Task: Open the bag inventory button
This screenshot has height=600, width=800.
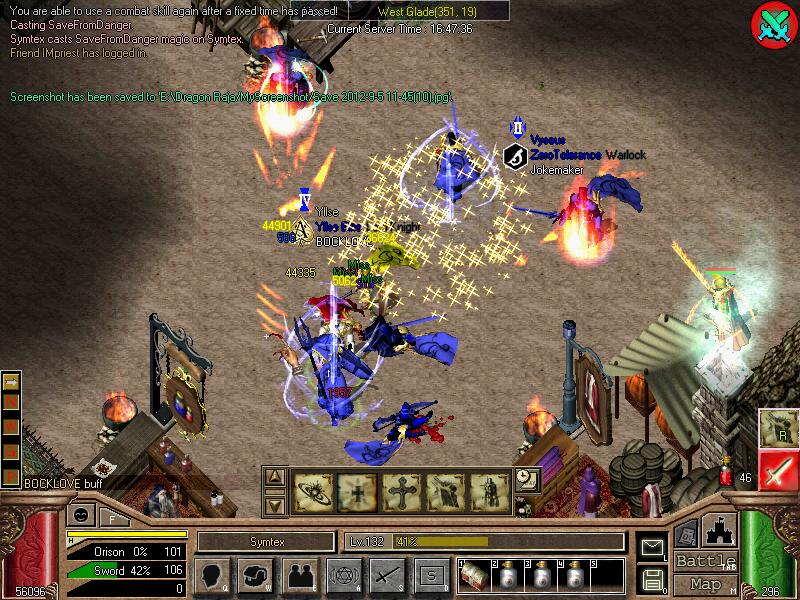Action: click(255, 576)
